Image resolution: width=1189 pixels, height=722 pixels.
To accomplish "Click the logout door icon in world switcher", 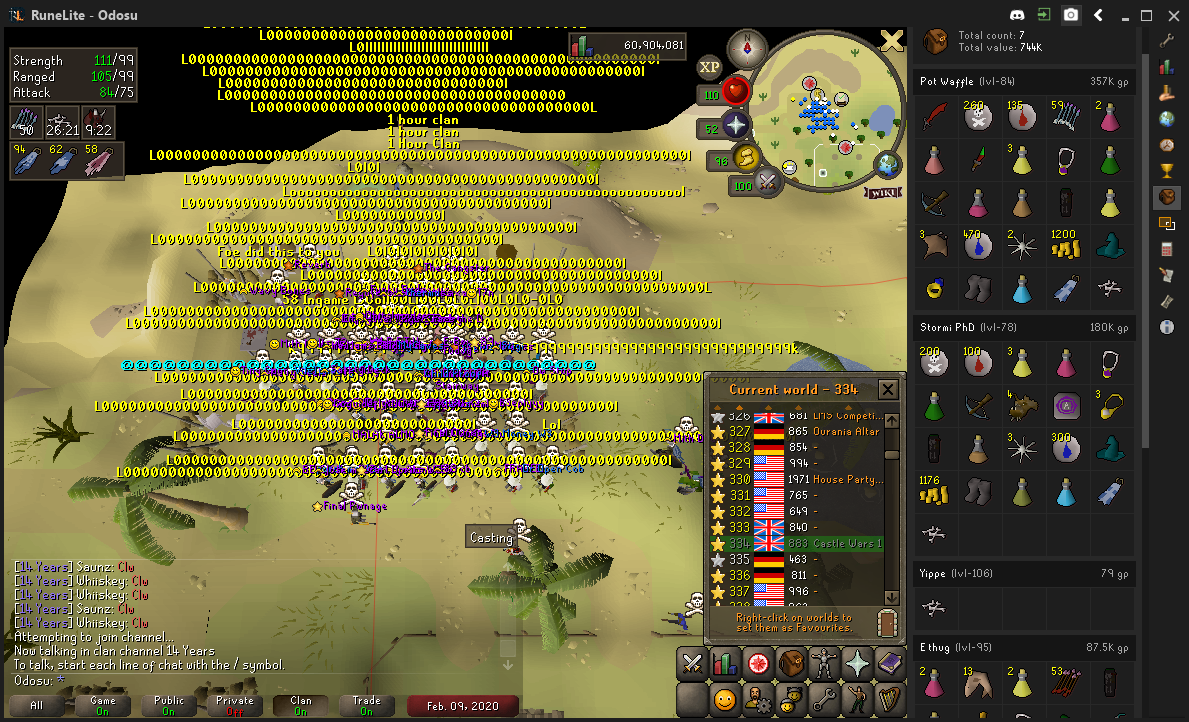I will (x=885, y=622).
